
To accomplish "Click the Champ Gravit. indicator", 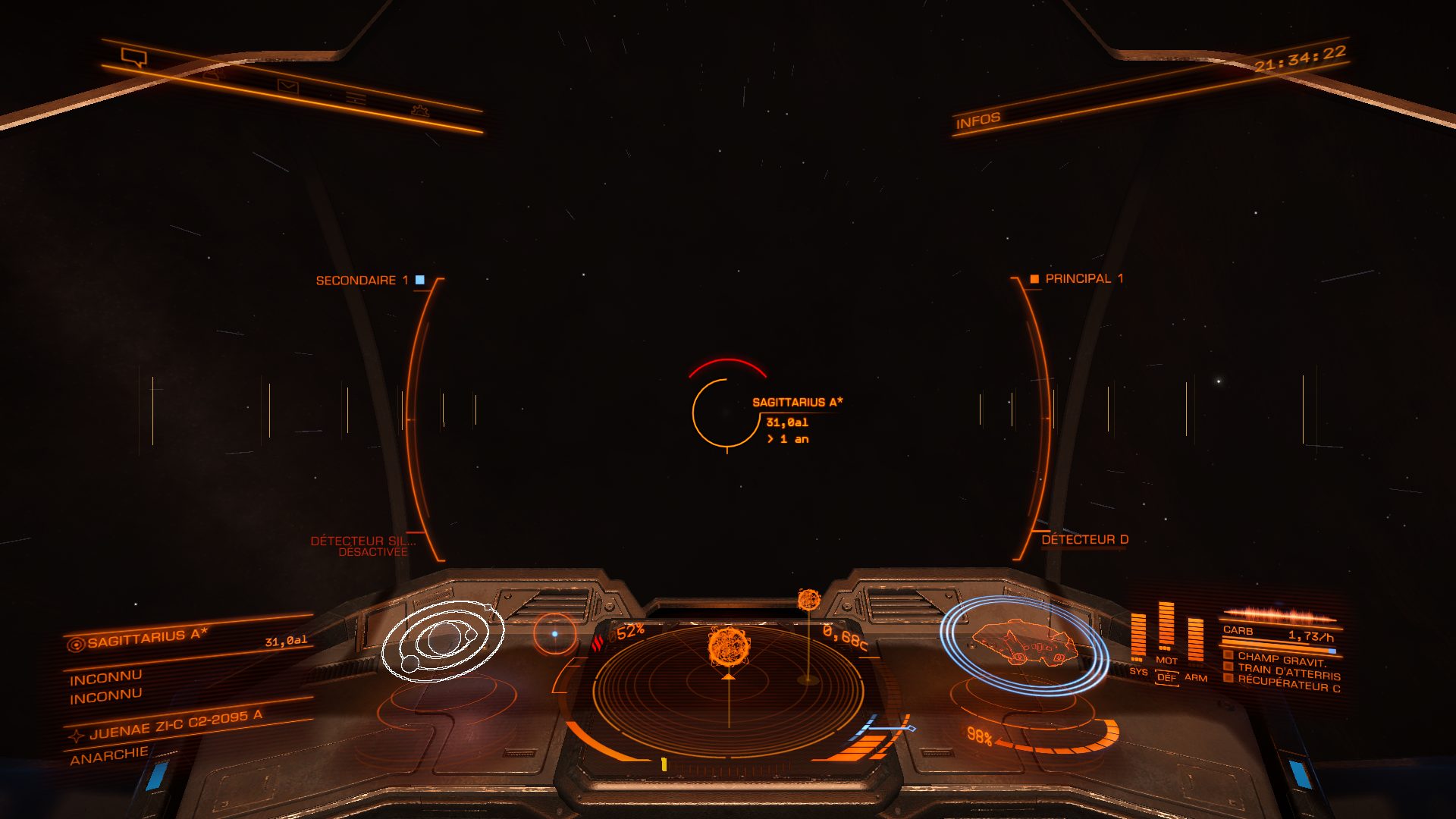I will pos(1282,659).
